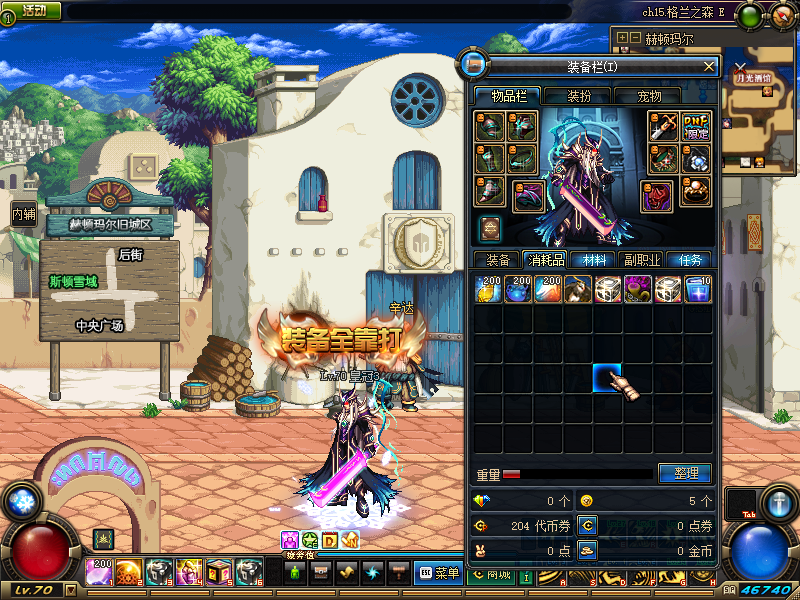Open the 菜单 menu button

[x=436, y=573]
